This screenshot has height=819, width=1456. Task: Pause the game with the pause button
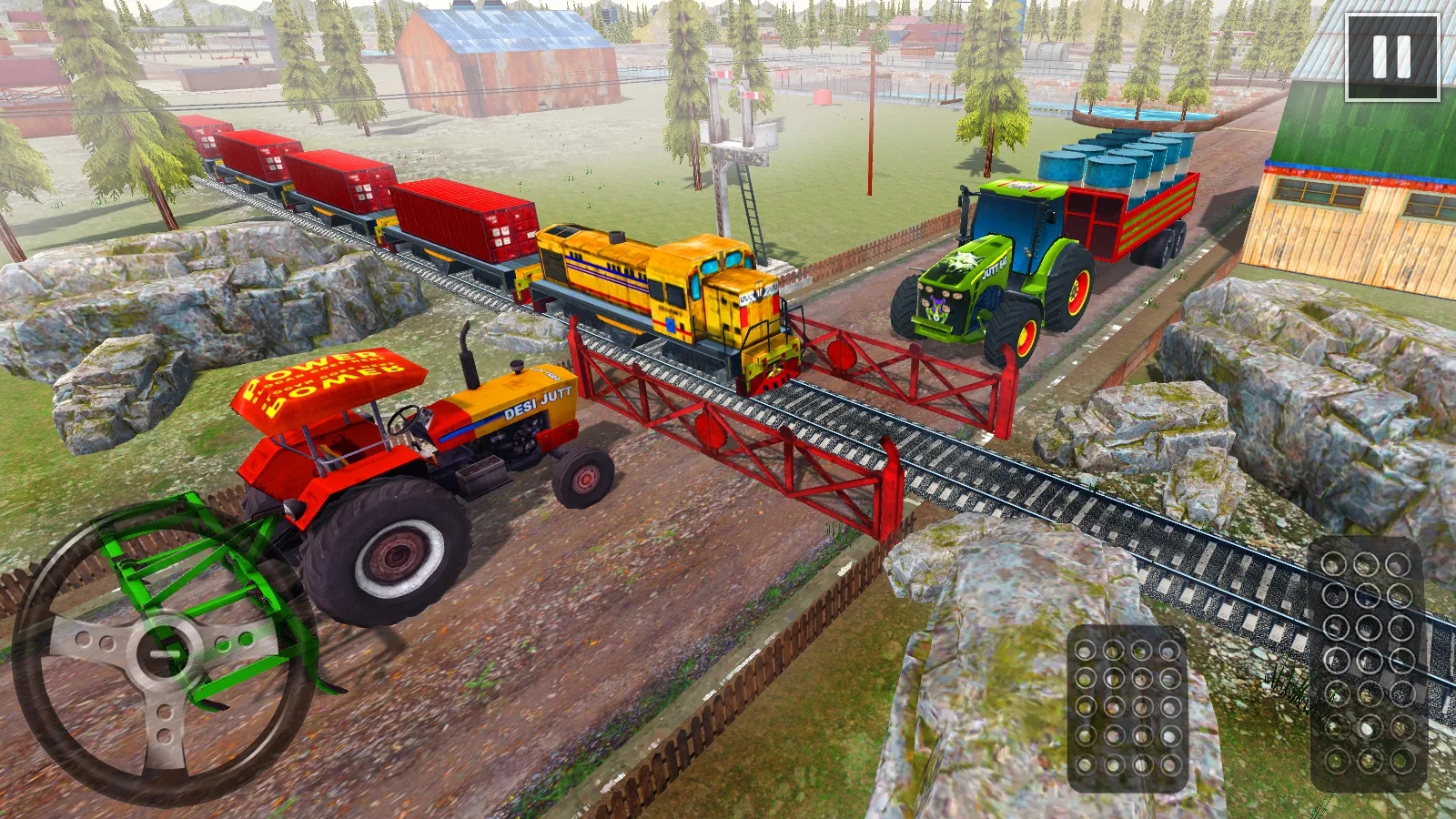tap(1391, 56)
